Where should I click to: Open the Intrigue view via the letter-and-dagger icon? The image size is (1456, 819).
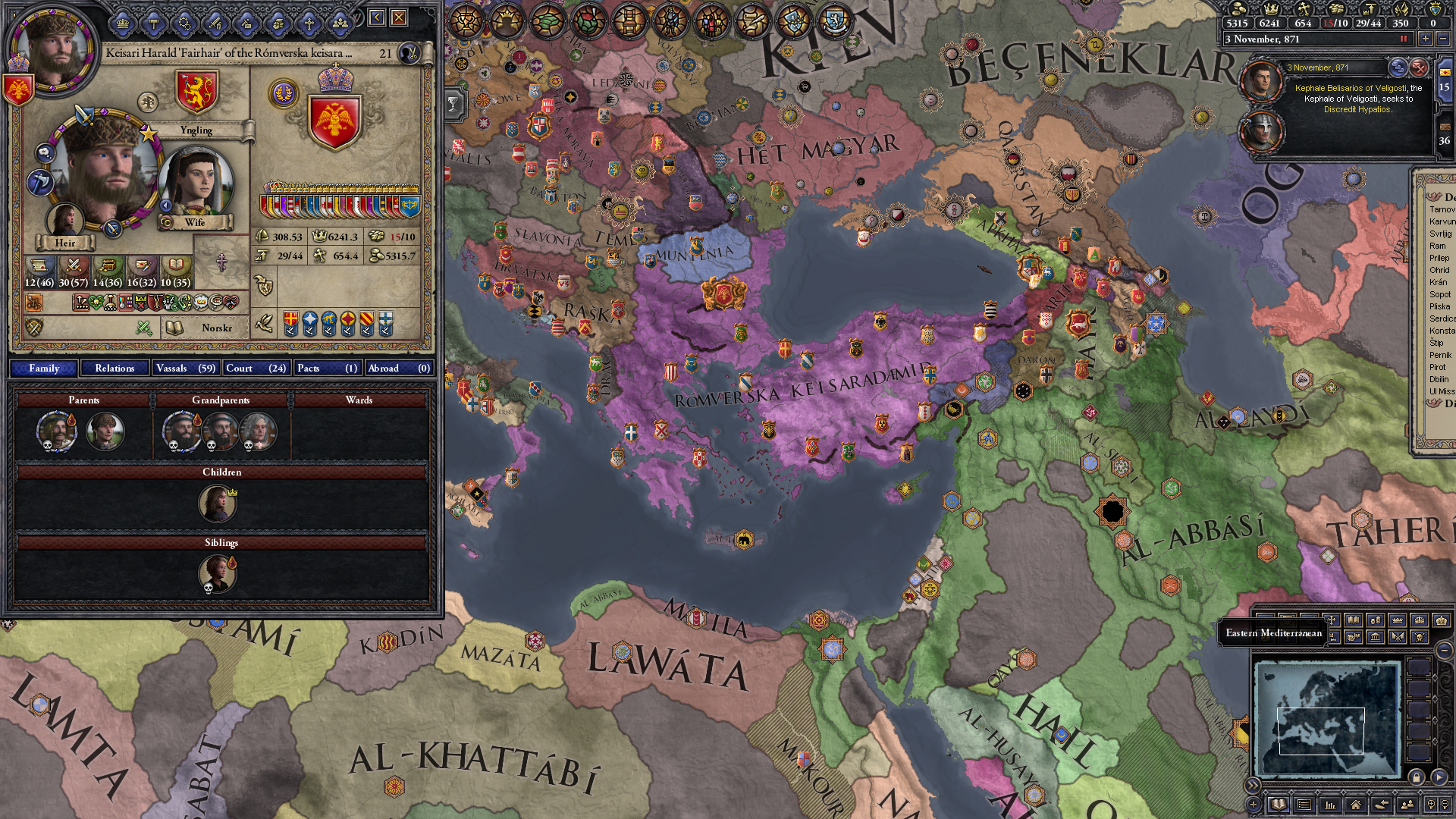click(144, 266)
